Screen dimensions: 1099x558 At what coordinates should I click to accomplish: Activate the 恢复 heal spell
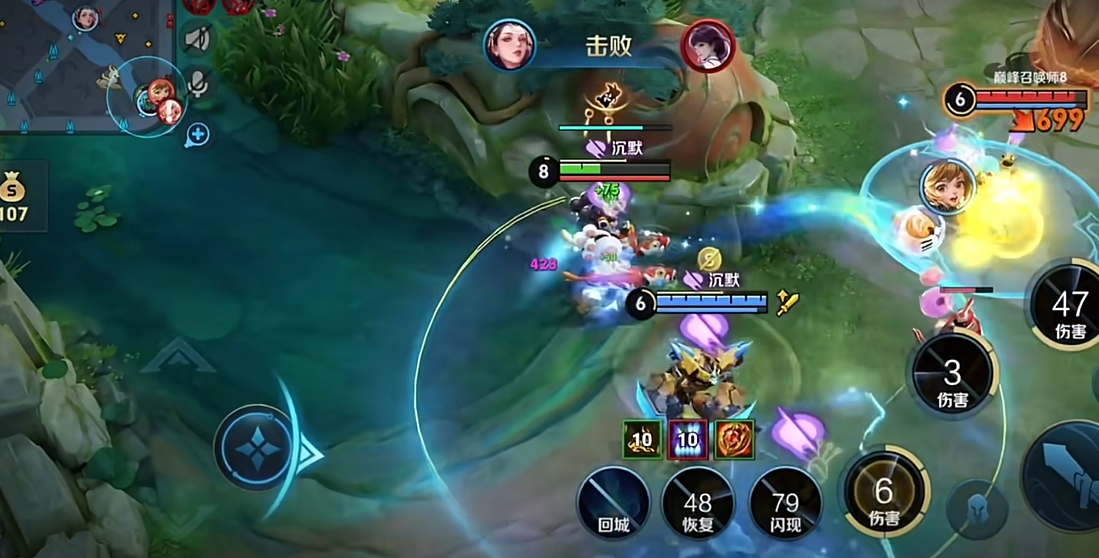pyautogui.click(x=698, y=503)
